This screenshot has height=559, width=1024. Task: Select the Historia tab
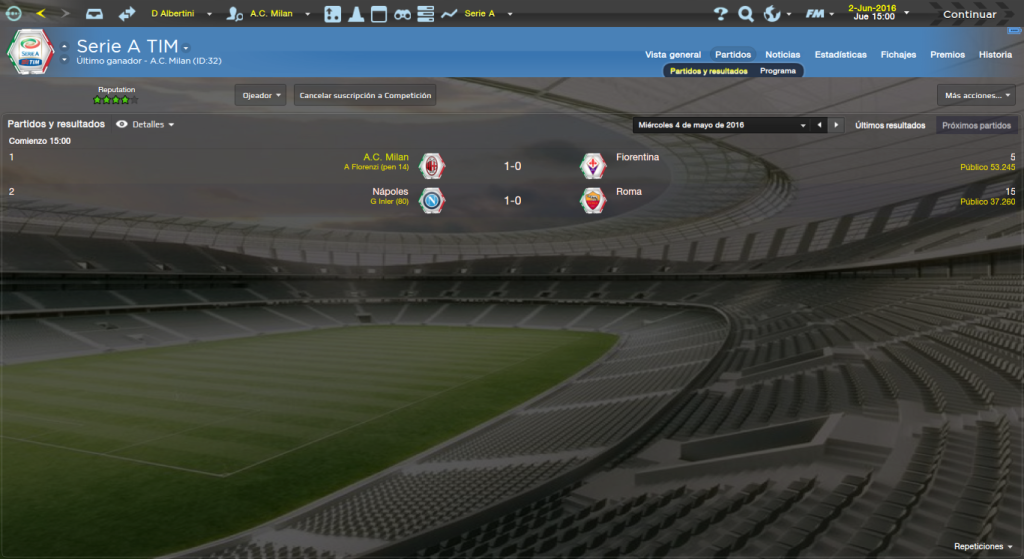(x=995, y=55)
